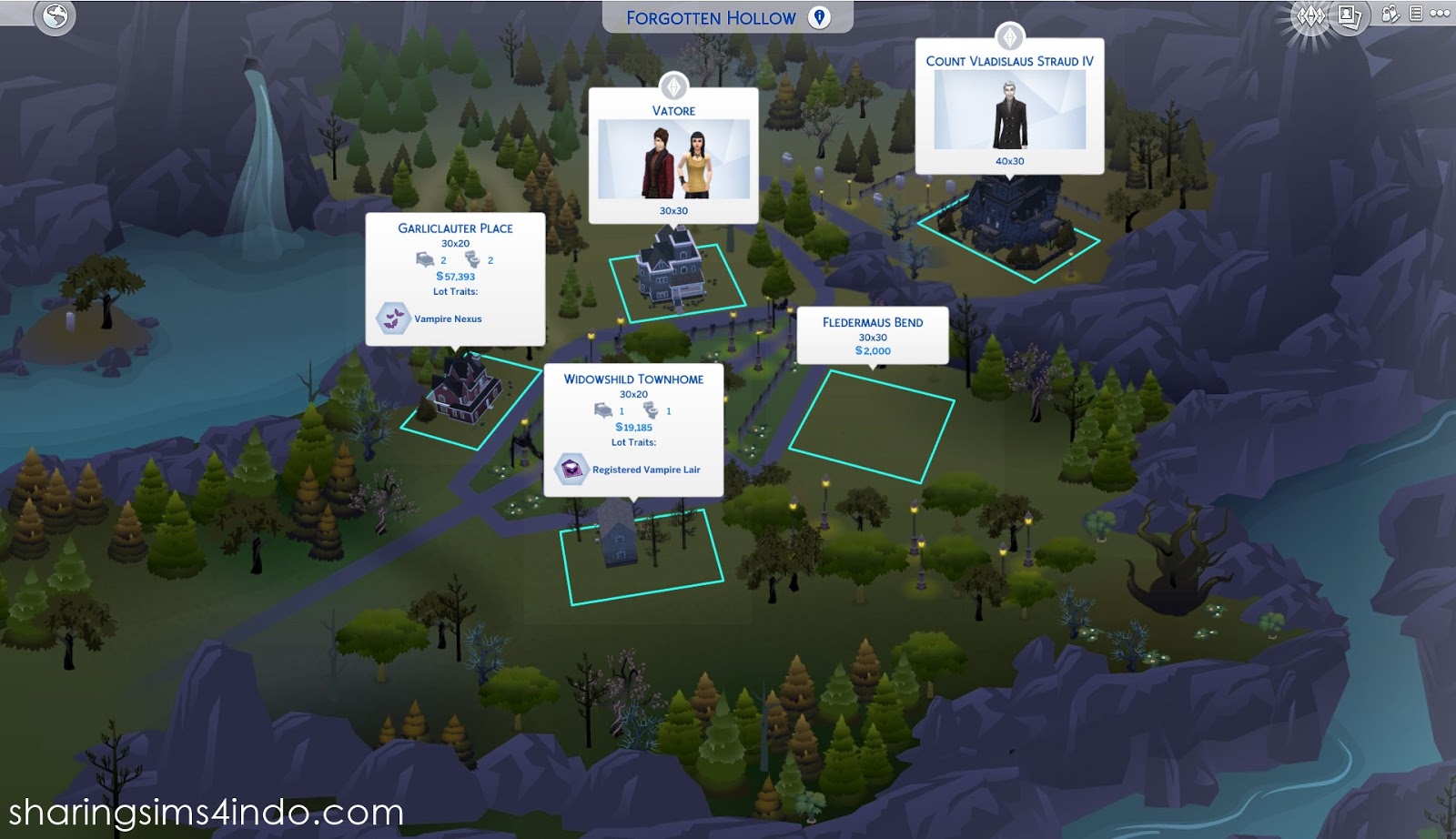Click the Registered Vampire Lair trait icon

pos(571,468)
